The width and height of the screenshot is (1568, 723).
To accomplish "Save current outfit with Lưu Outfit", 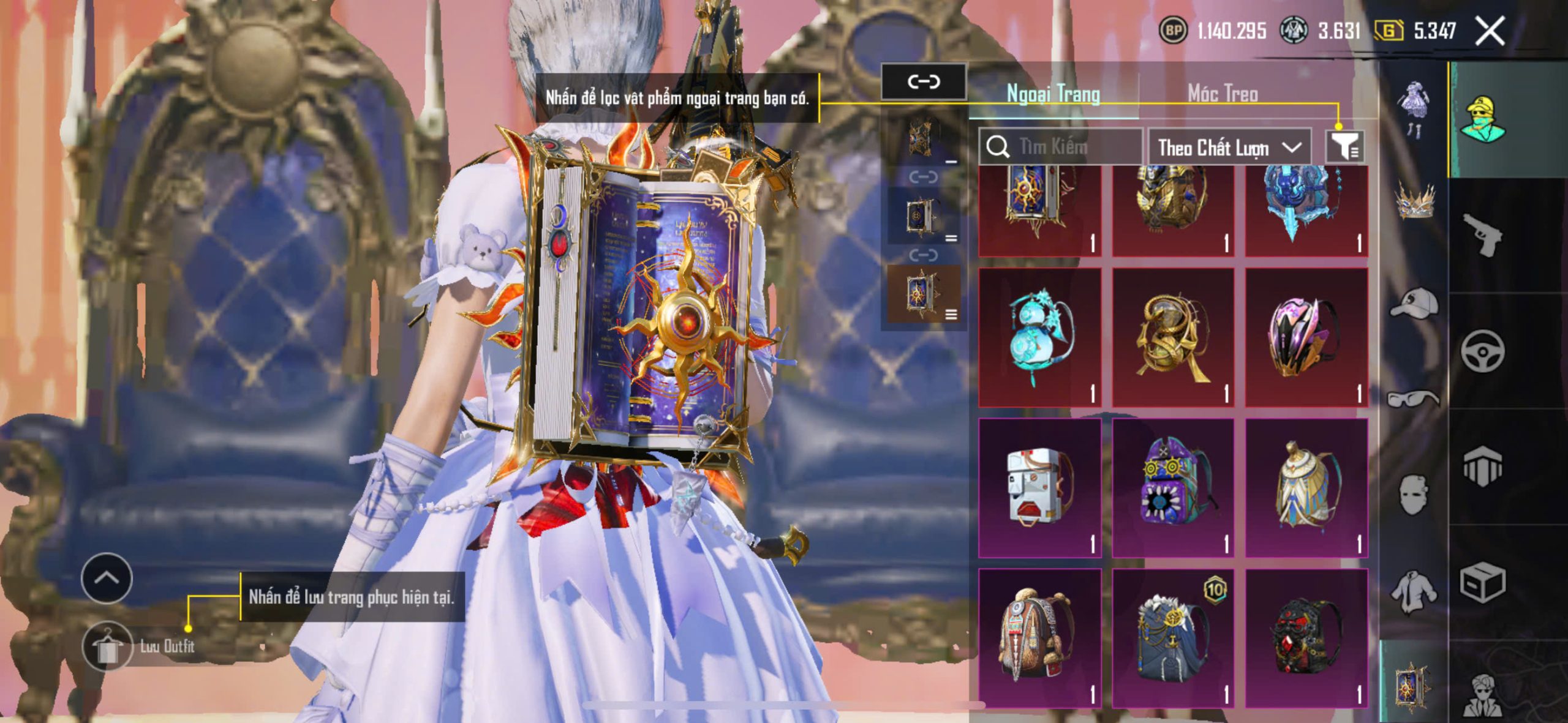I will tap(108, 646).
